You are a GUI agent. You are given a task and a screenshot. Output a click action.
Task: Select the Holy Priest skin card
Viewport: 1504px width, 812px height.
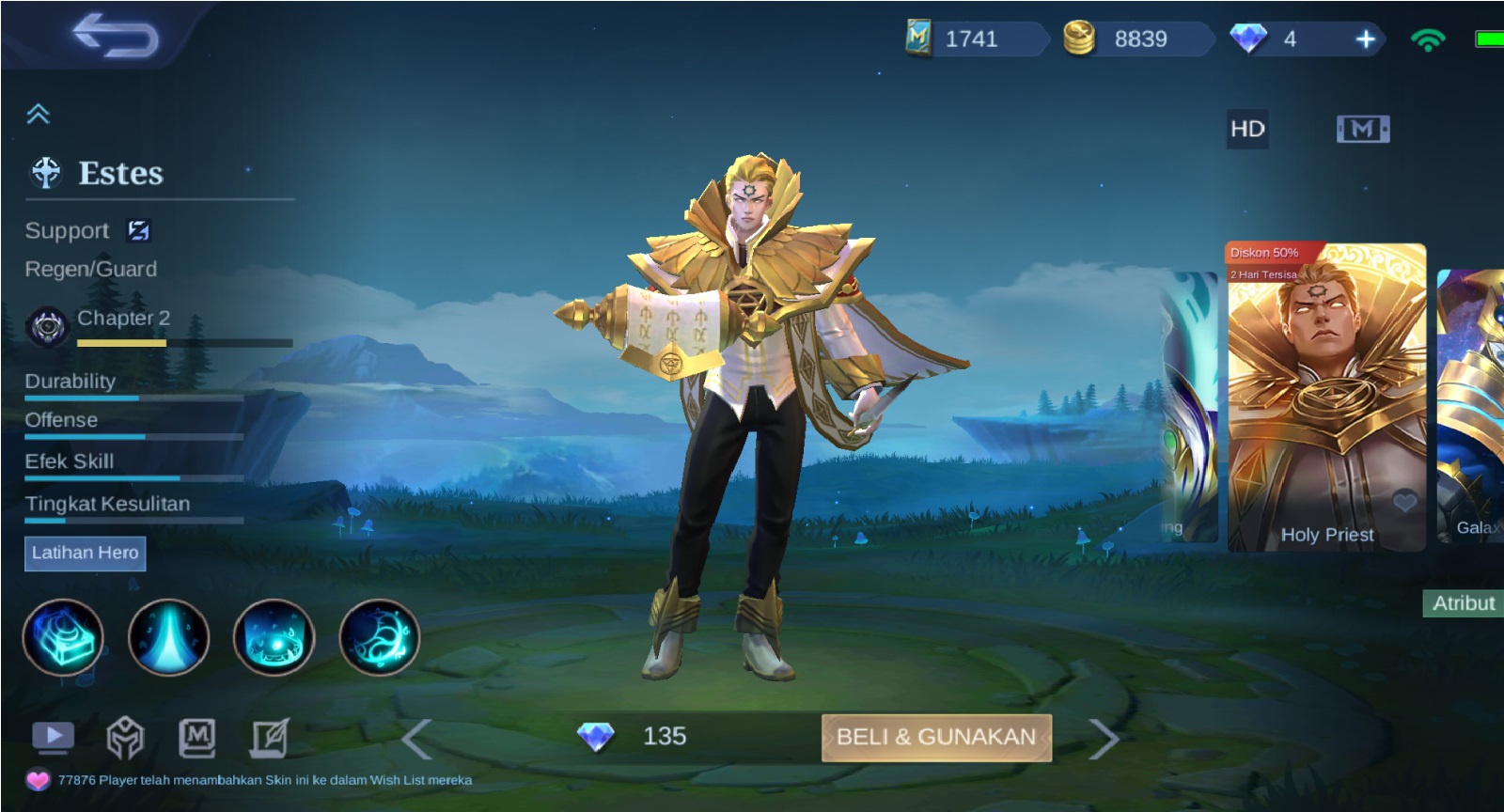[x=1325, y=395]
